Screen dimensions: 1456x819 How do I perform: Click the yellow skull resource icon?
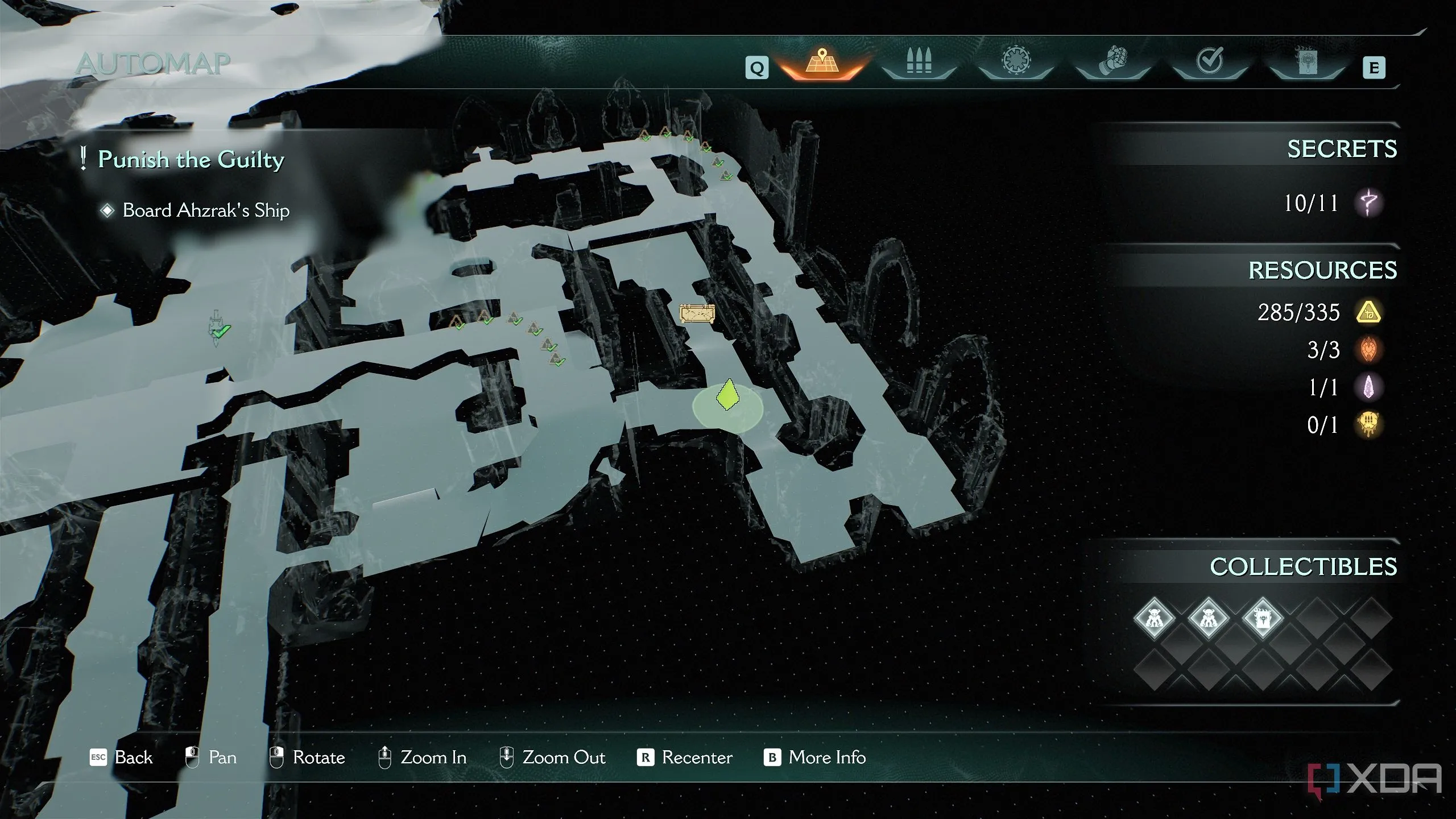click(x=1369, y=425)
